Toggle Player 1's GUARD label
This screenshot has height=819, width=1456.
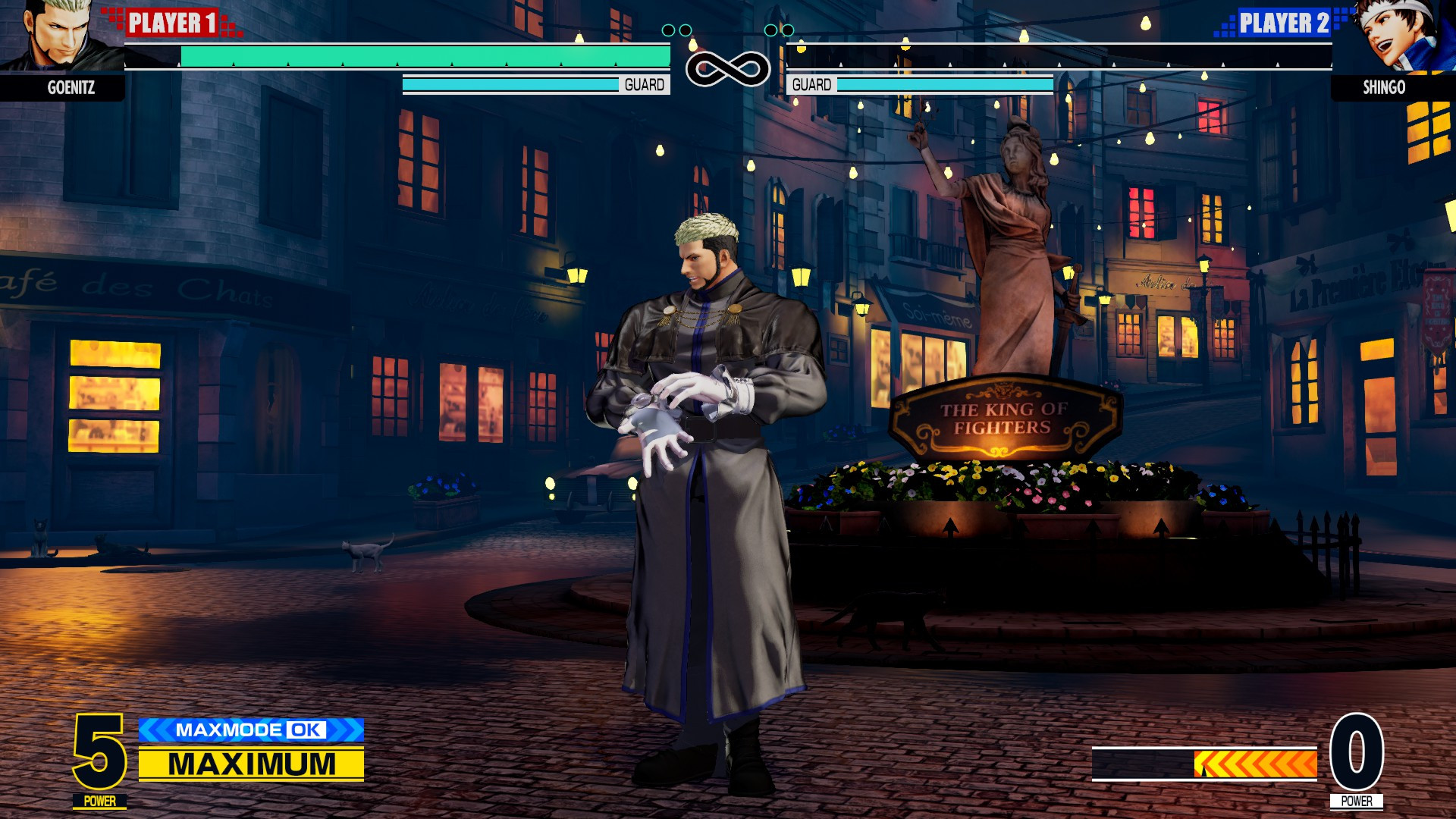click(x=643, y=84)
